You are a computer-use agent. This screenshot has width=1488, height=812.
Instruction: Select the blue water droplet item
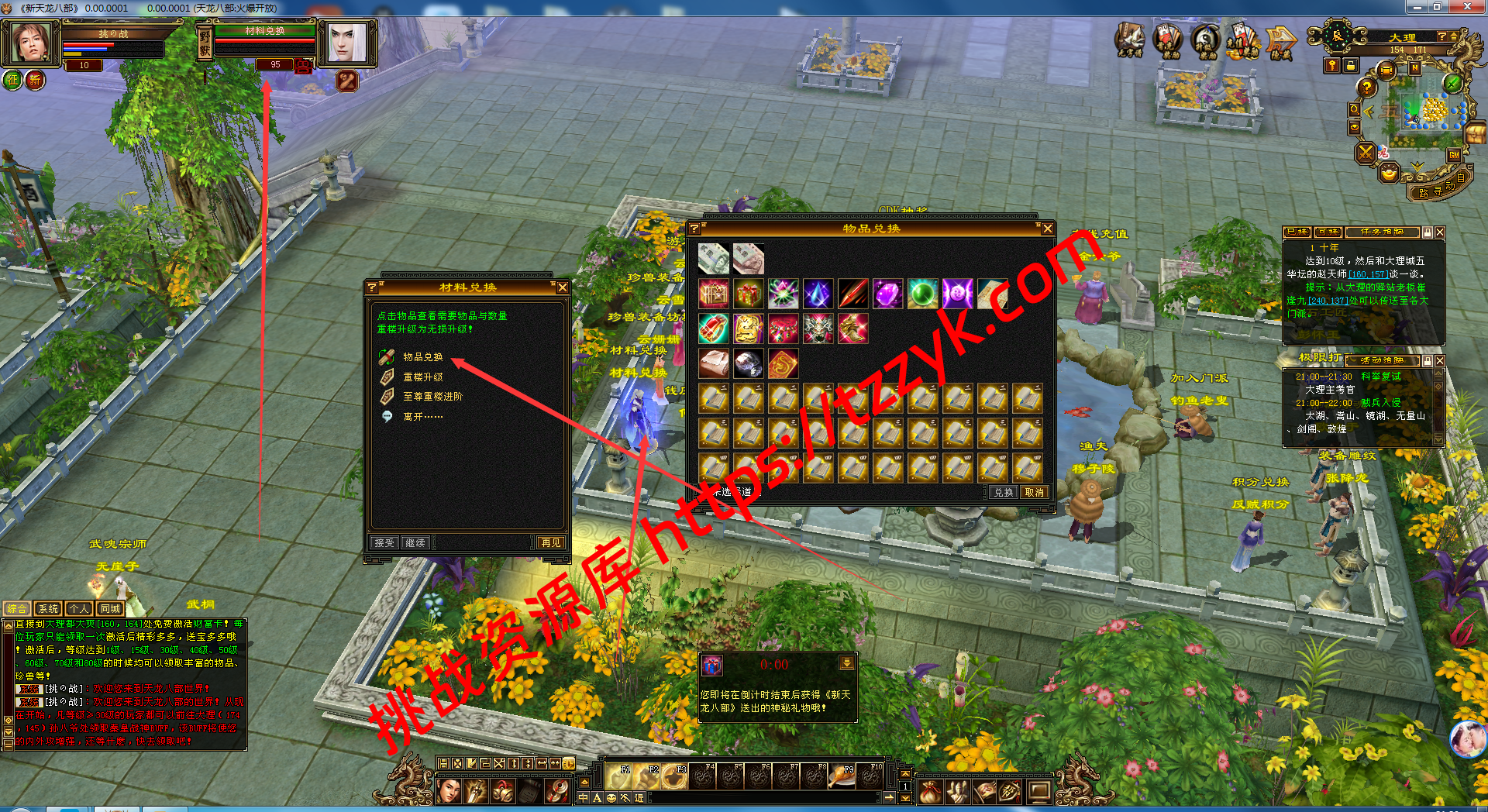818,294
